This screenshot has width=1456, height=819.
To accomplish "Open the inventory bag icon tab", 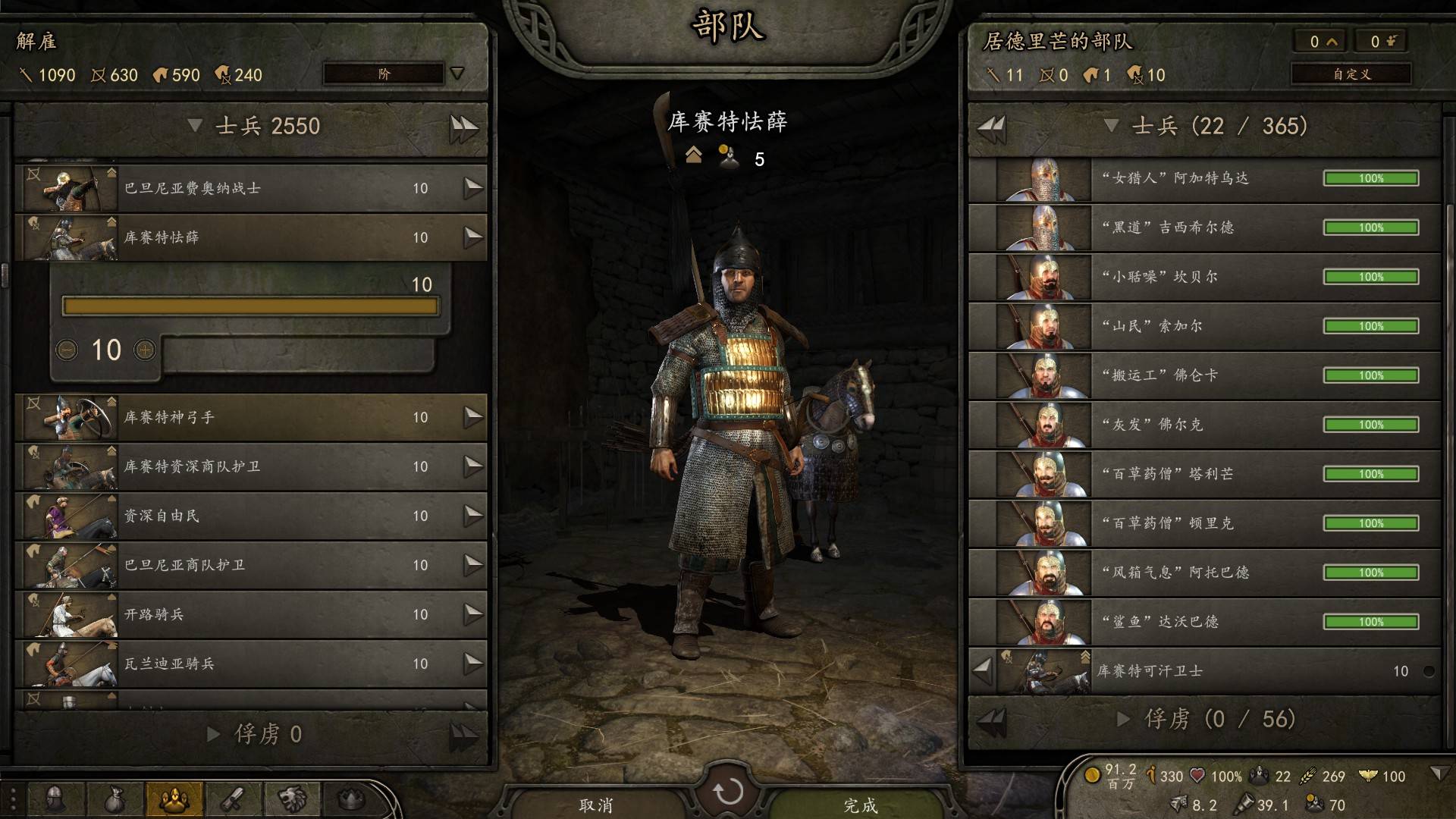I will [x=115, y=799].
